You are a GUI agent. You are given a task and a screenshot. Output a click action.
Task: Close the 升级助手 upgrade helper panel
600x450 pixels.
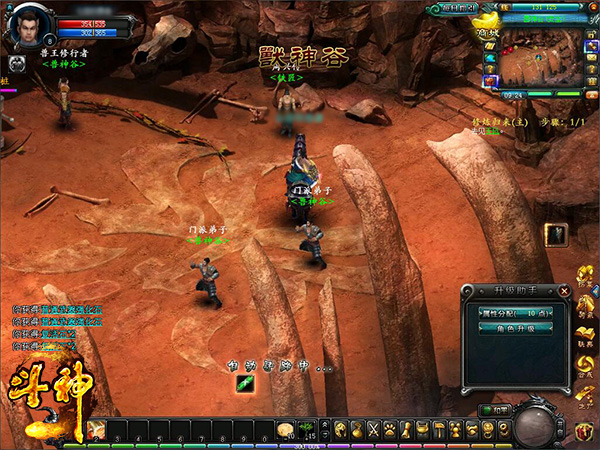565,291
